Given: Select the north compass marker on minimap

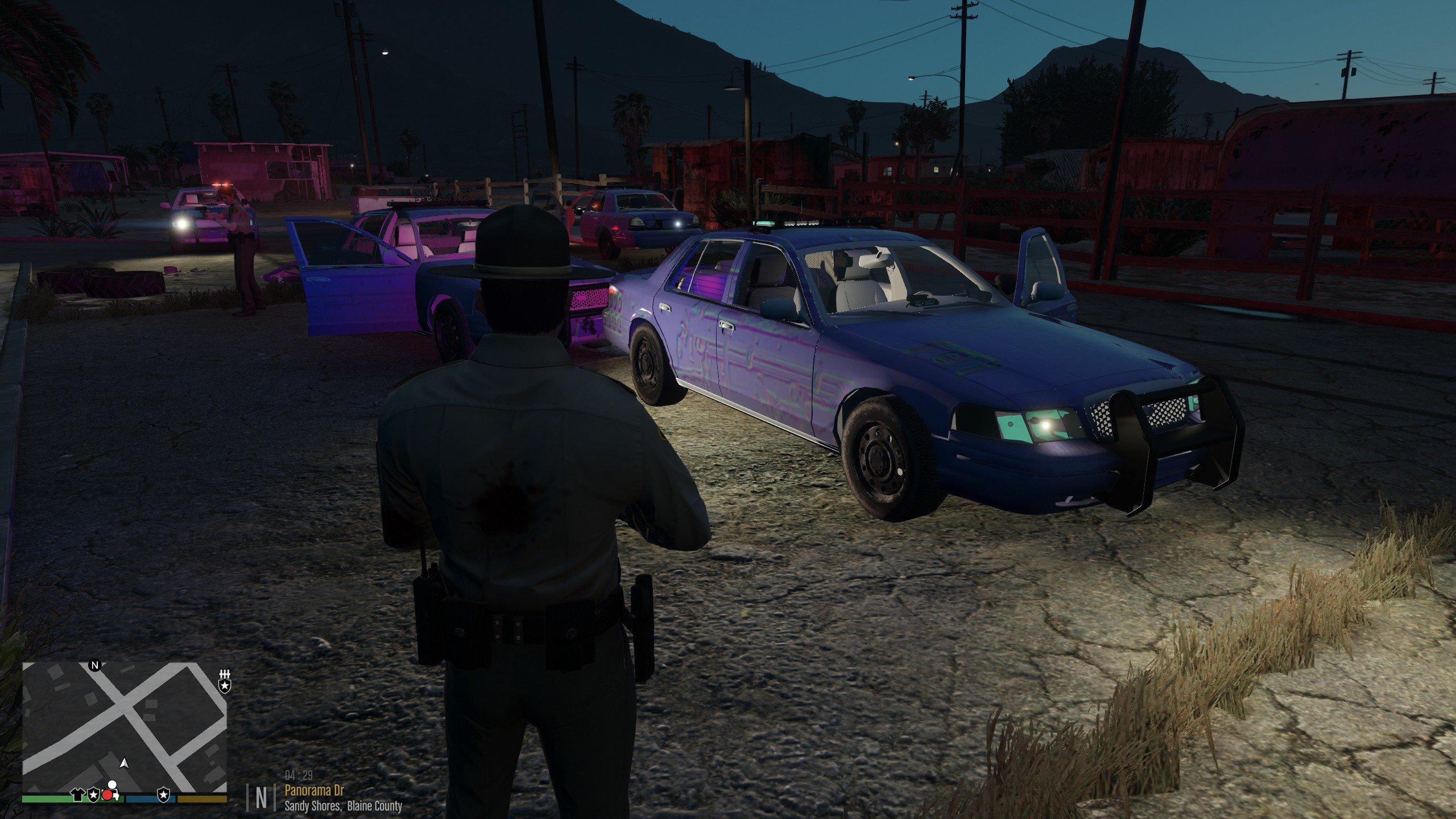Looking at the screenshot, I should pos(95,665).
